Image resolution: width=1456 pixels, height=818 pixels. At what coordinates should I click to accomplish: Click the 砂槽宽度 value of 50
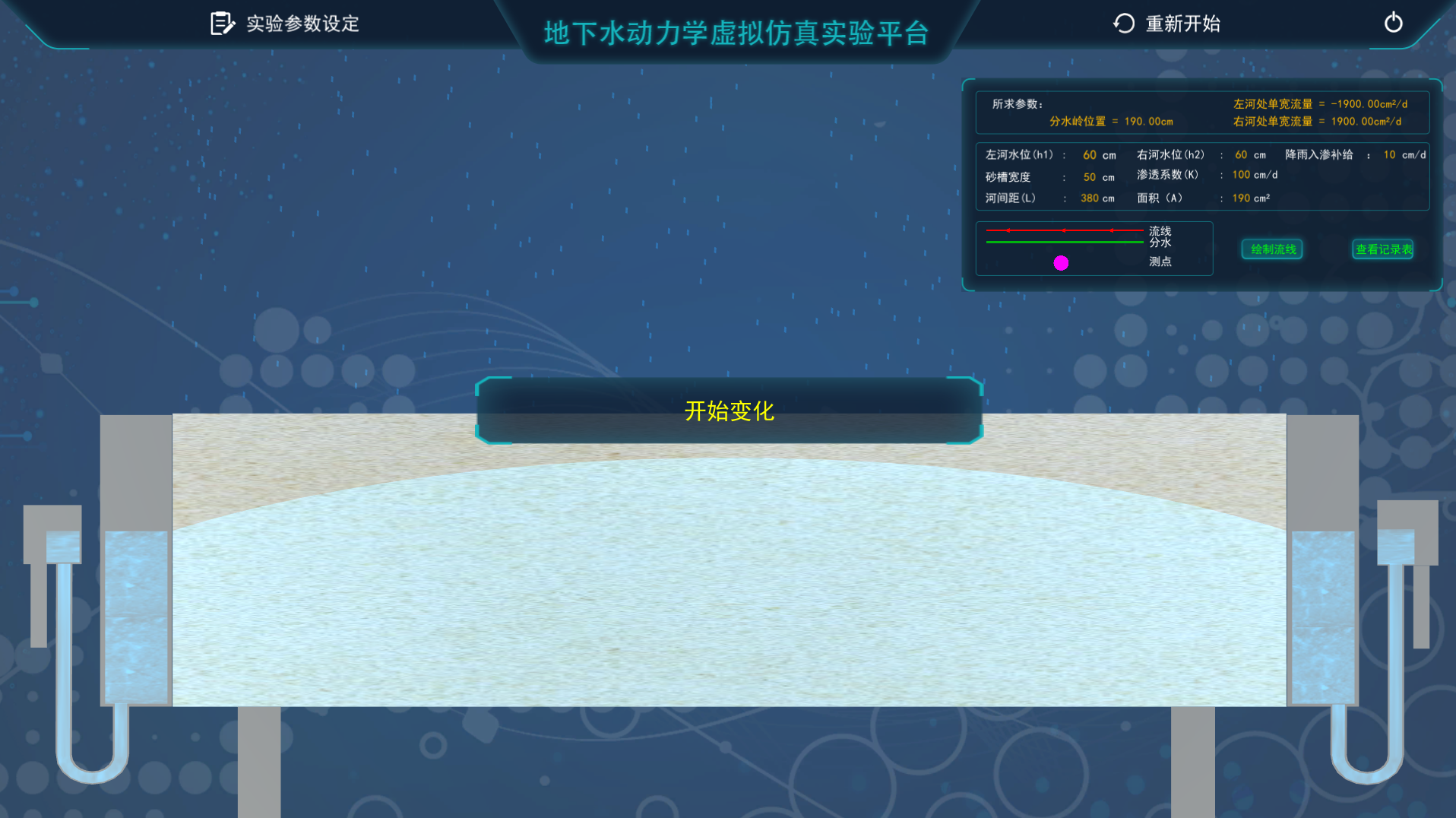tap(1090, 176)
